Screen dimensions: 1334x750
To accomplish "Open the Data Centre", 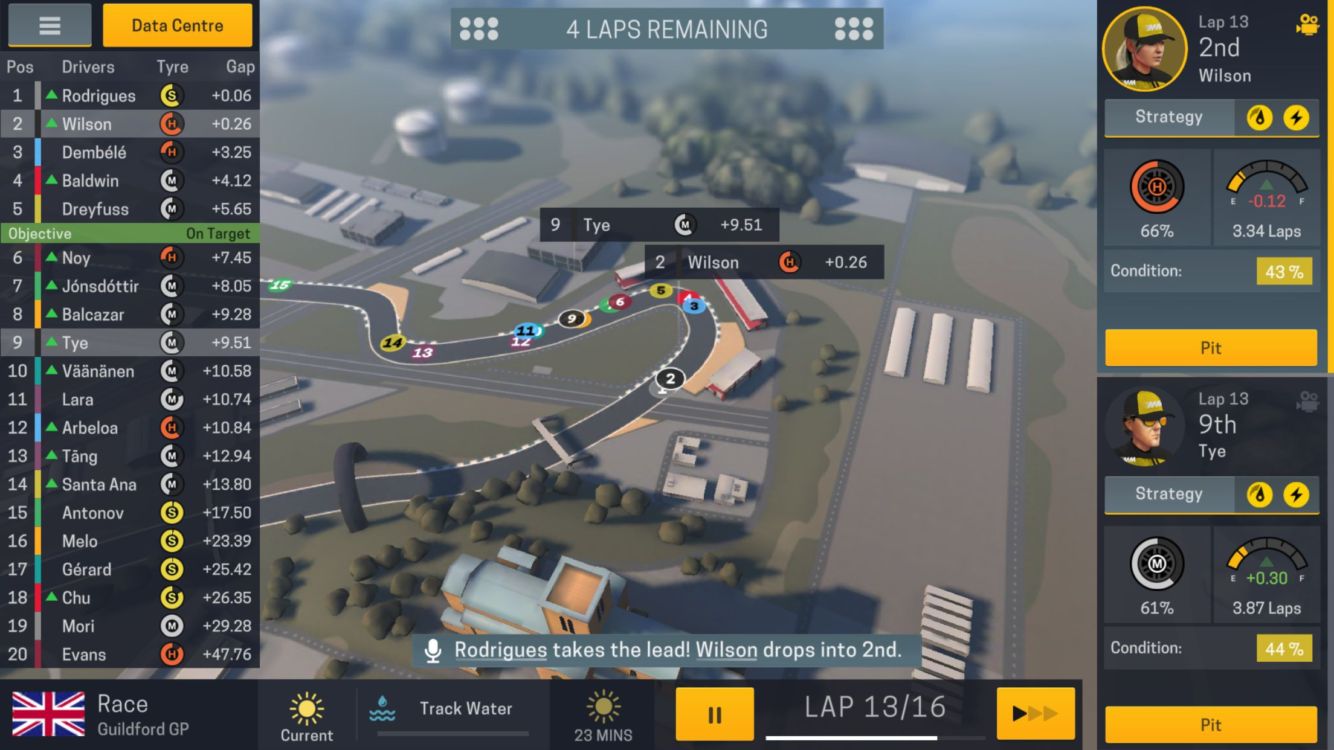I will click(177, 26).
